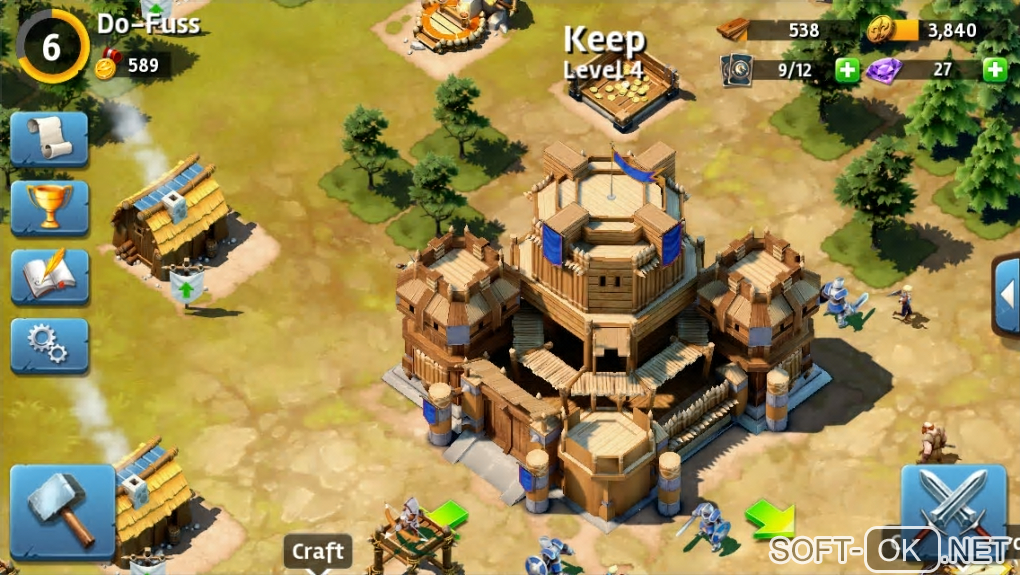Buy purple gems with green plus
This screenshot has height=575, width=1020.
pos(994,70)
